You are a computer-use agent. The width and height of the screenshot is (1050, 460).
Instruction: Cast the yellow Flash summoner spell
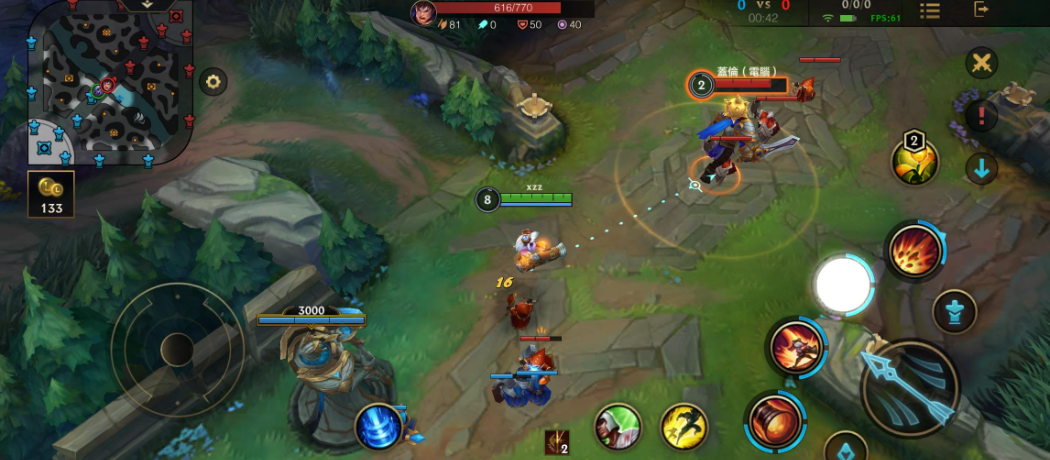pyautogui.click(x=684, y=427)
